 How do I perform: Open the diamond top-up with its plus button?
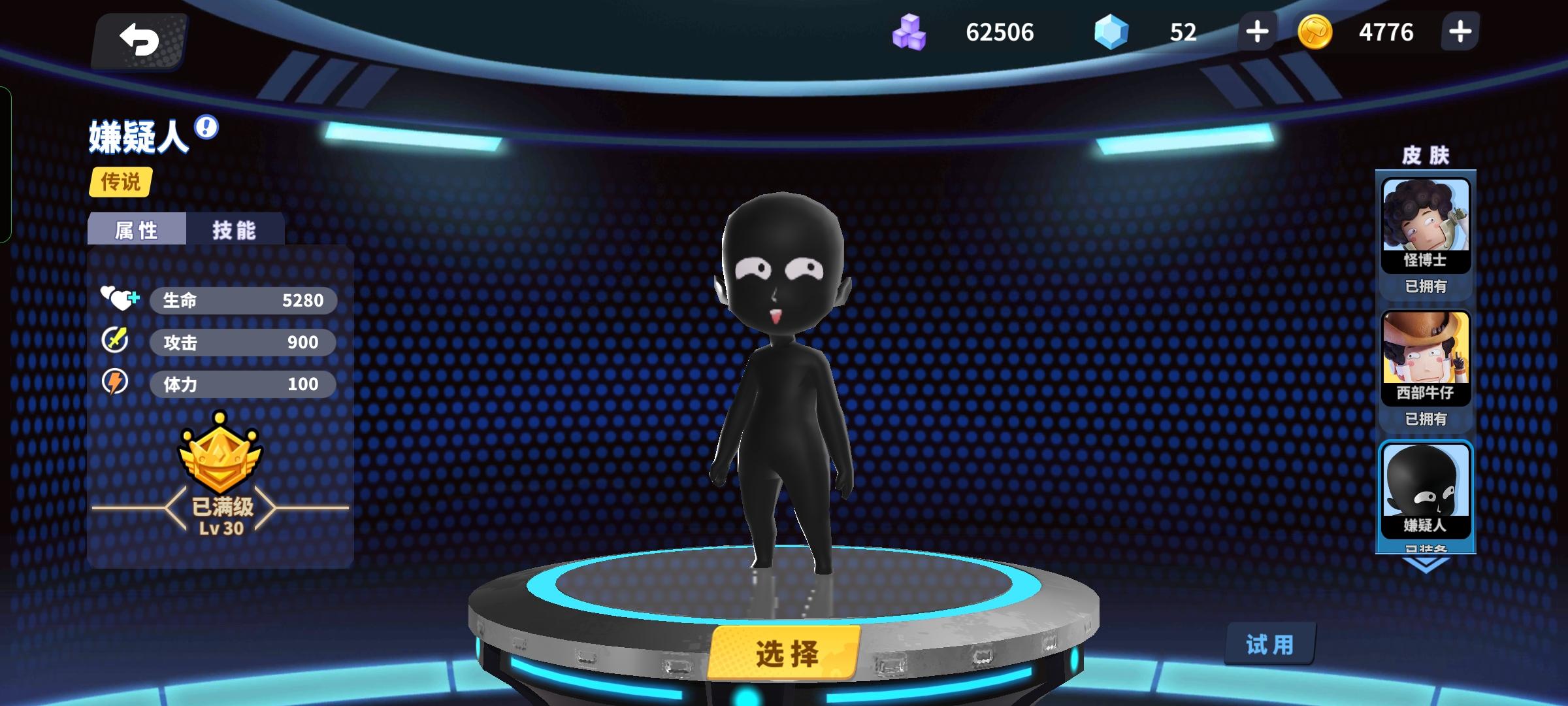[x=1256, y=33]
